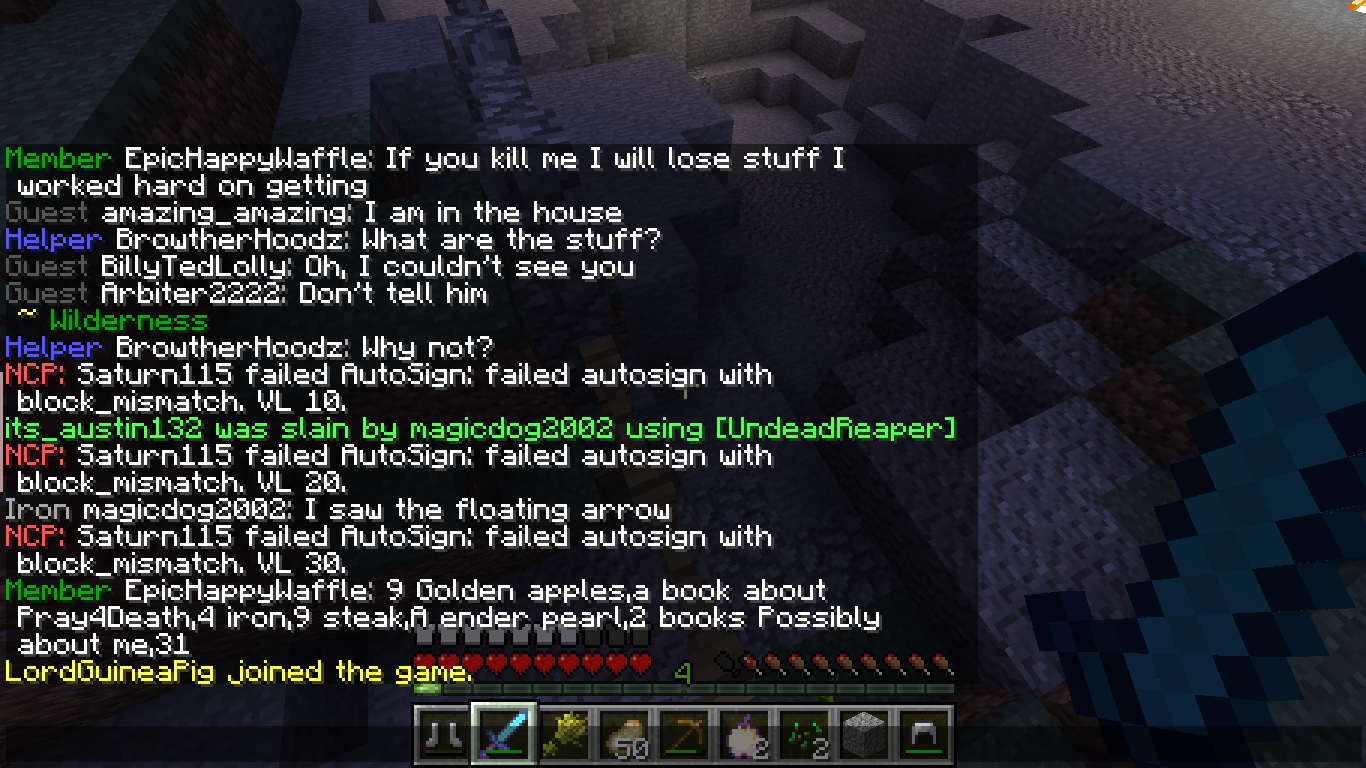
Task: Choose the yellow rod item slot
Action: tap(564, 735)
